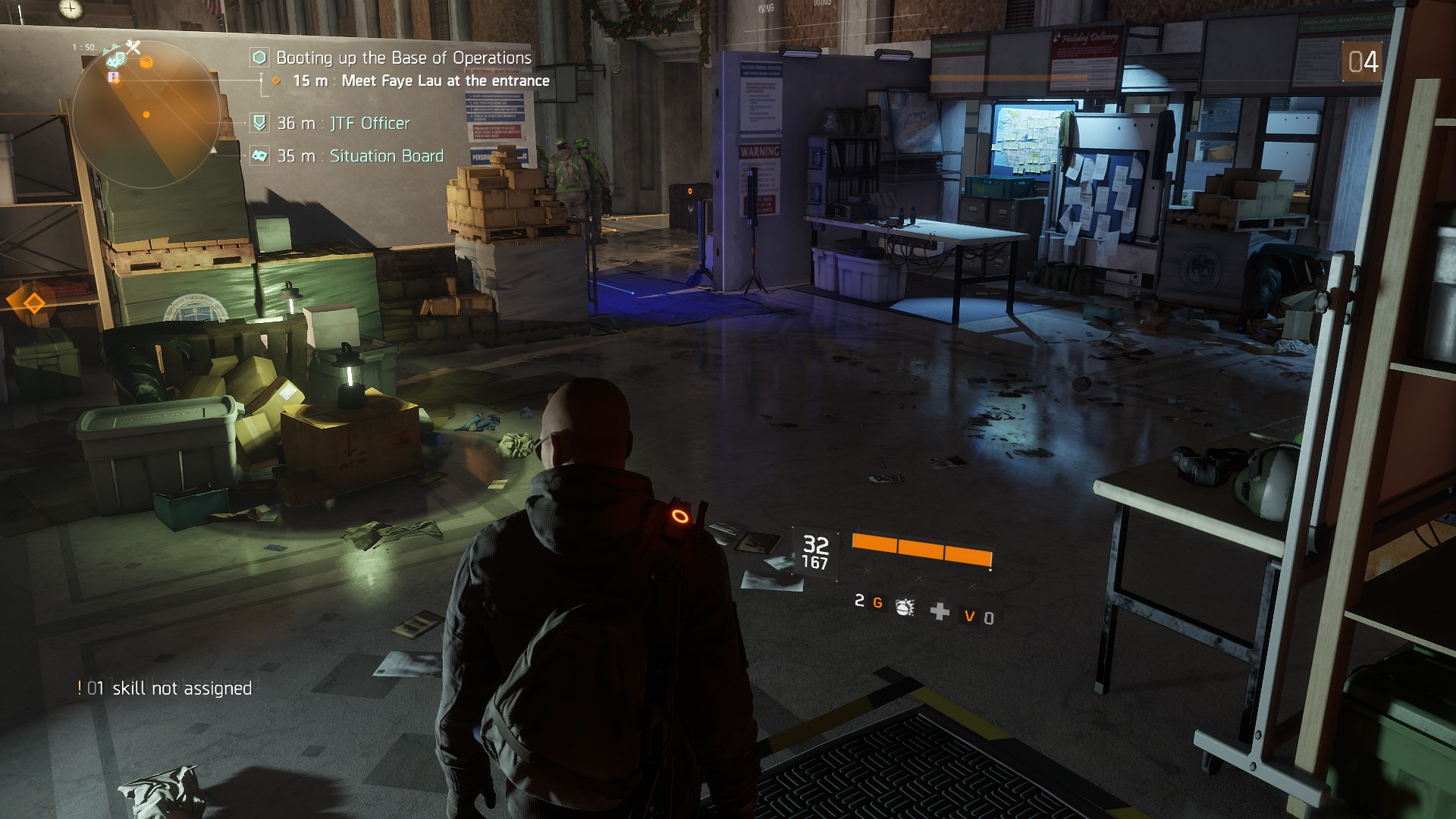Select the Booting up the Base of Operations mission
The height and width of the screenshot is (819, 1456).
click(403, 58)
